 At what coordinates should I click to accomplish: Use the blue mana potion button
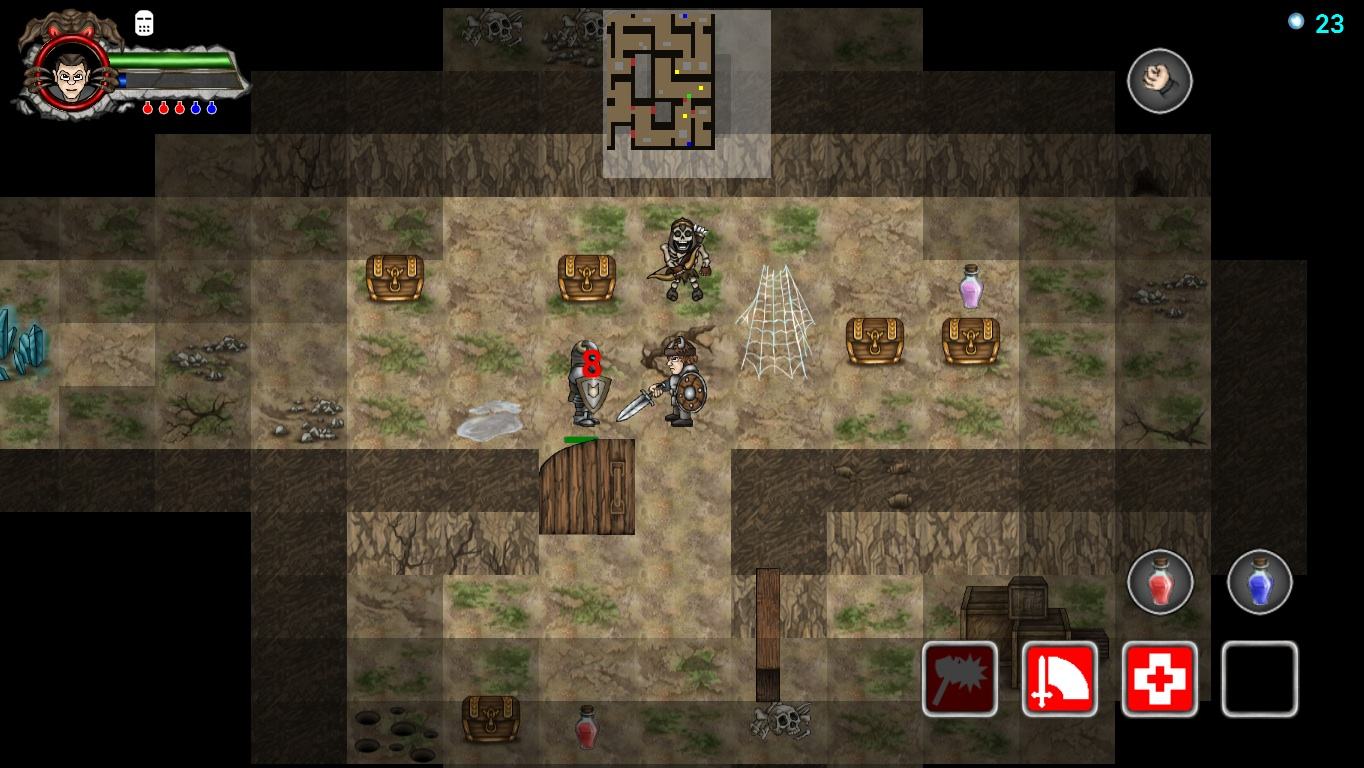(x=1259, y=581)
